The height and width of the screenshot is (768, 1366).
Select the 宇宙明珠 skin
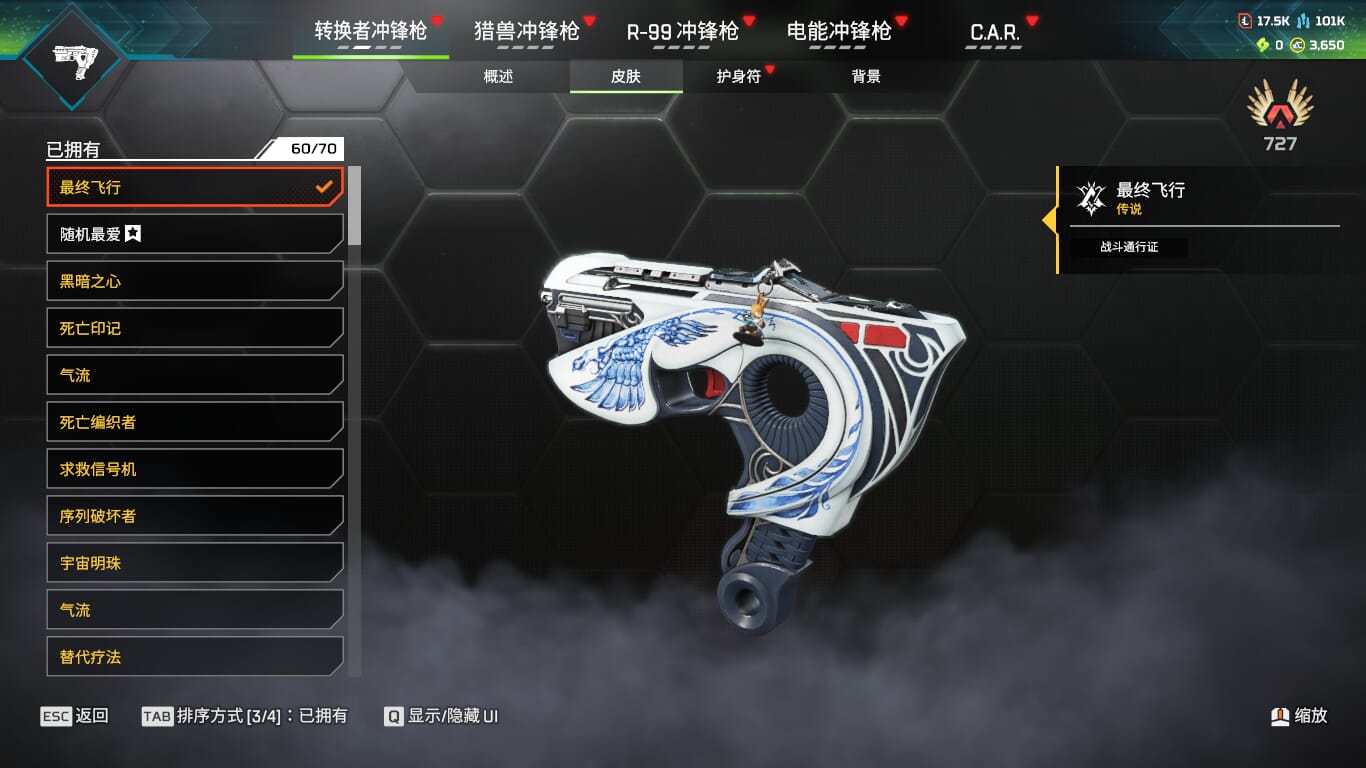(195, 563)
